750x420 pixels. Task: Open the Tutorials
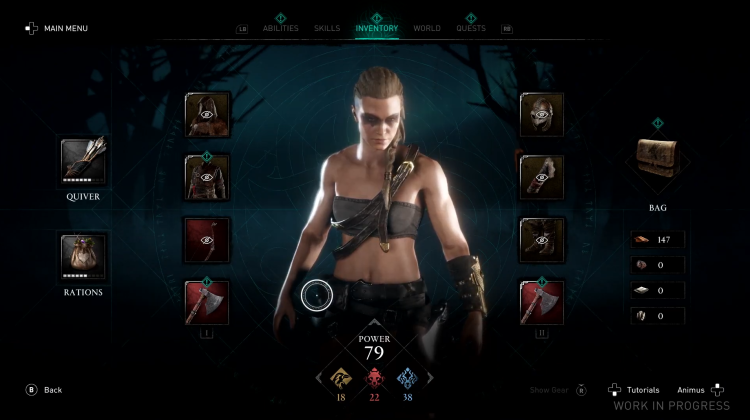(636, 390)
